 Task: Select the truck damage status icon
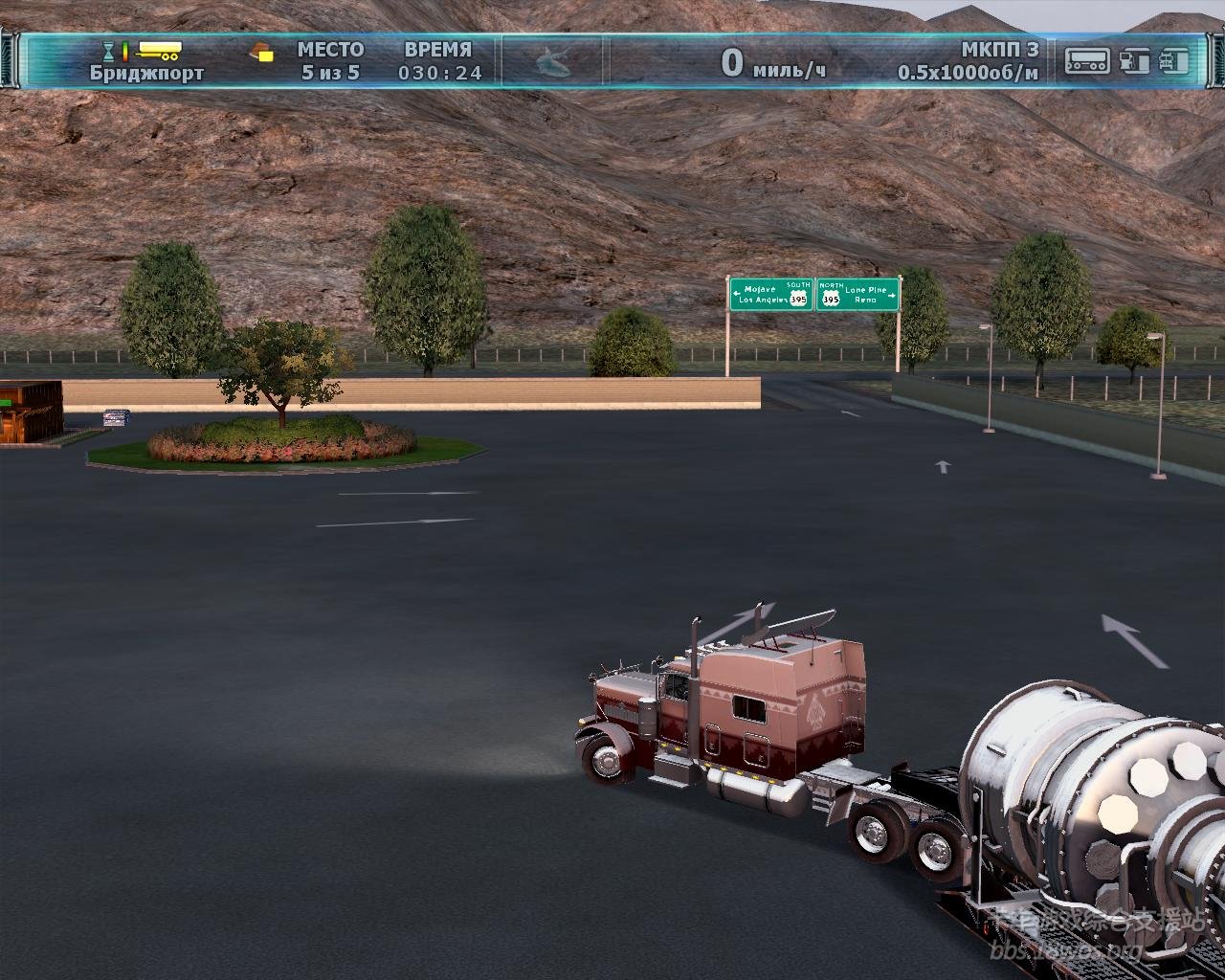coord(1173,60)
